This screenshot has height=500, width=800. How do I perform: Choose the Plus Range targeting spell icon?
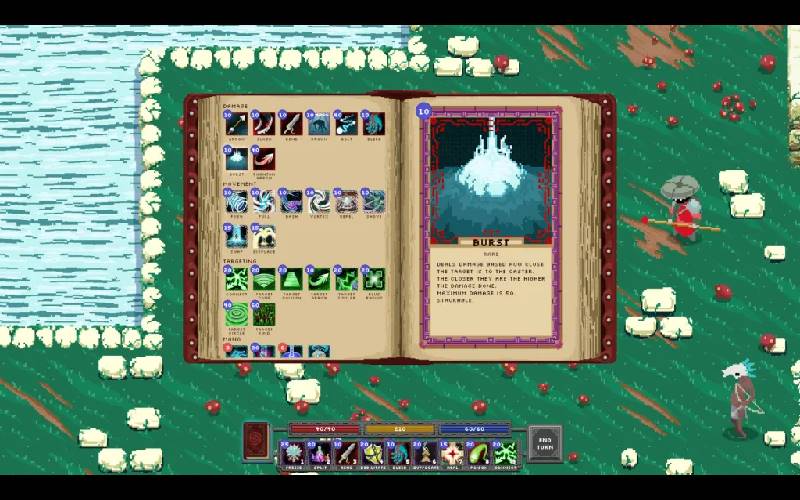[373, 280]
